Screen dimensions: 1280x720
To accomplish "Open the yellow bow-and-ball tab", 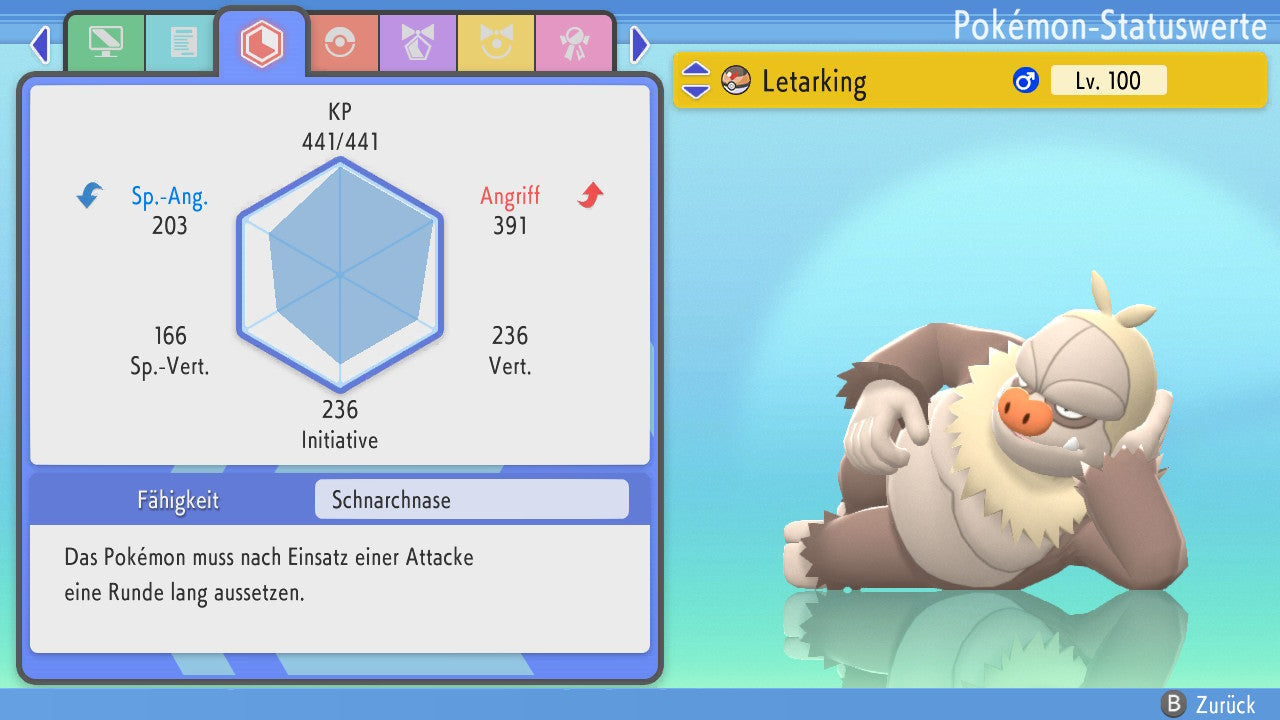I will [495, 43].
